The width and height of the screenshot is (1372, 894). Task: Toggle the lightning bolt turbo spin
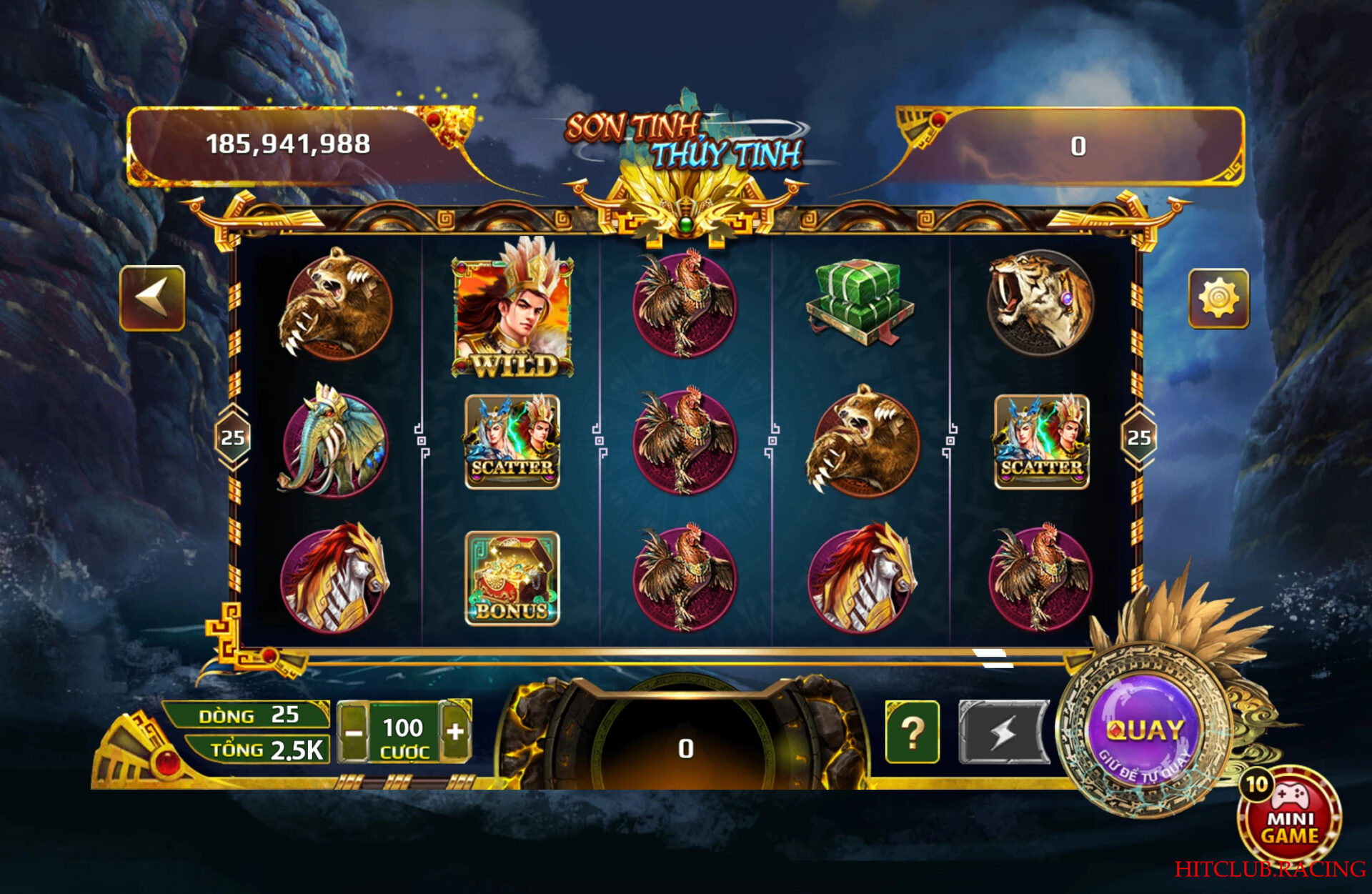pos(1003,732)
